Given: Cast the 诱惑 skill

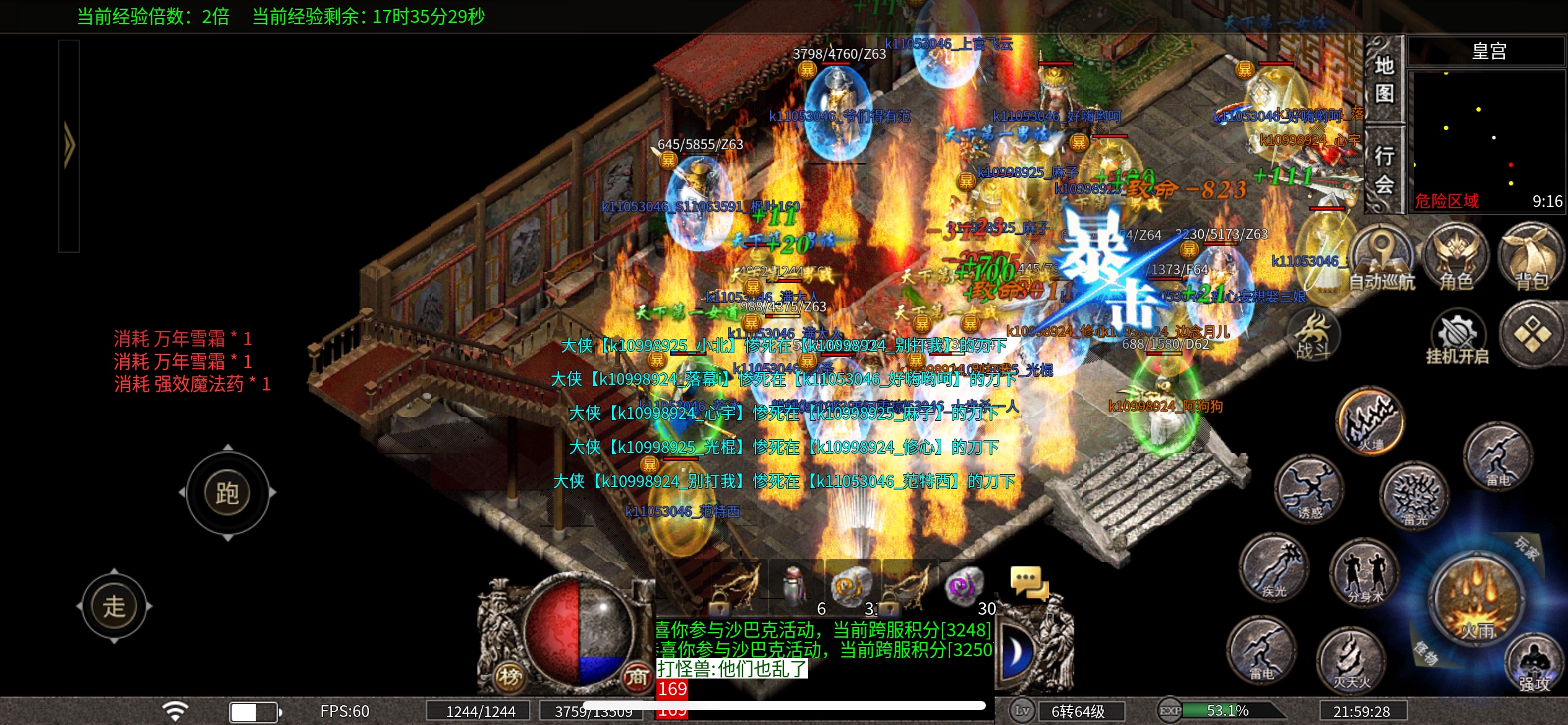Looking at the screenshot, I should tap(1309, 490).
